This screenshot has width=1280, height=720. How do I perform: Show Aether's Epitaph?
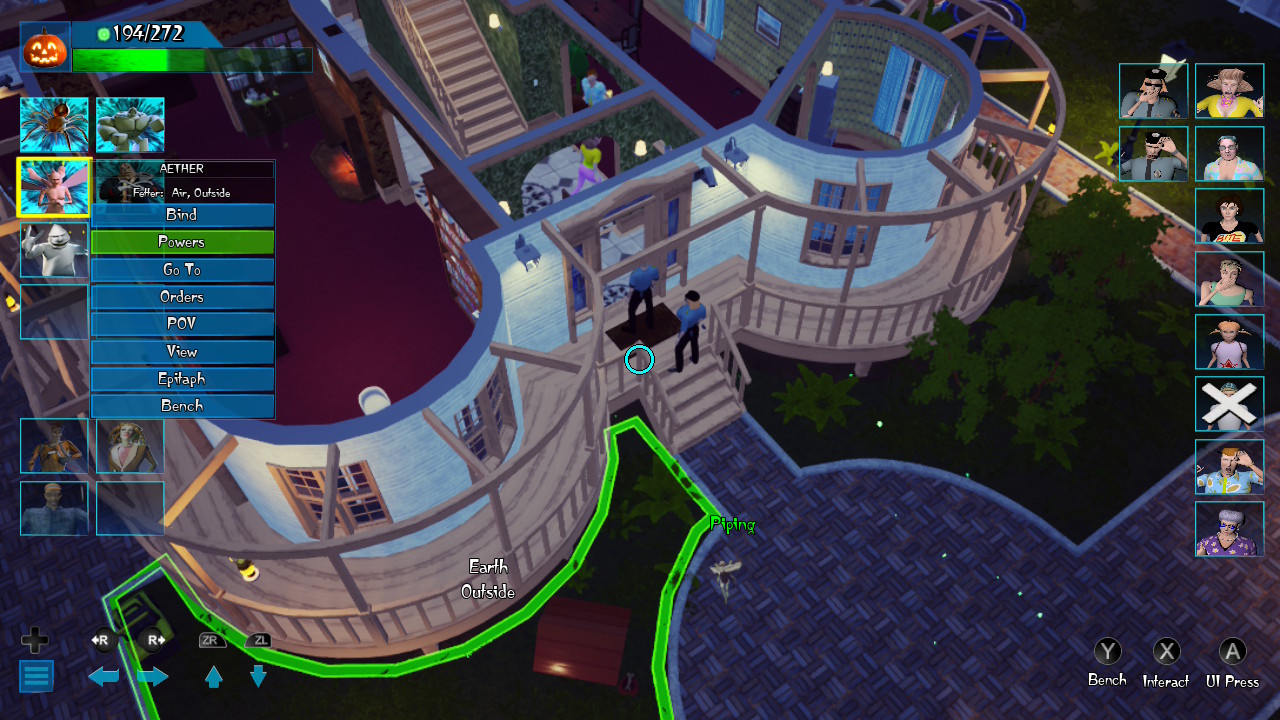[x=182, y=379]
